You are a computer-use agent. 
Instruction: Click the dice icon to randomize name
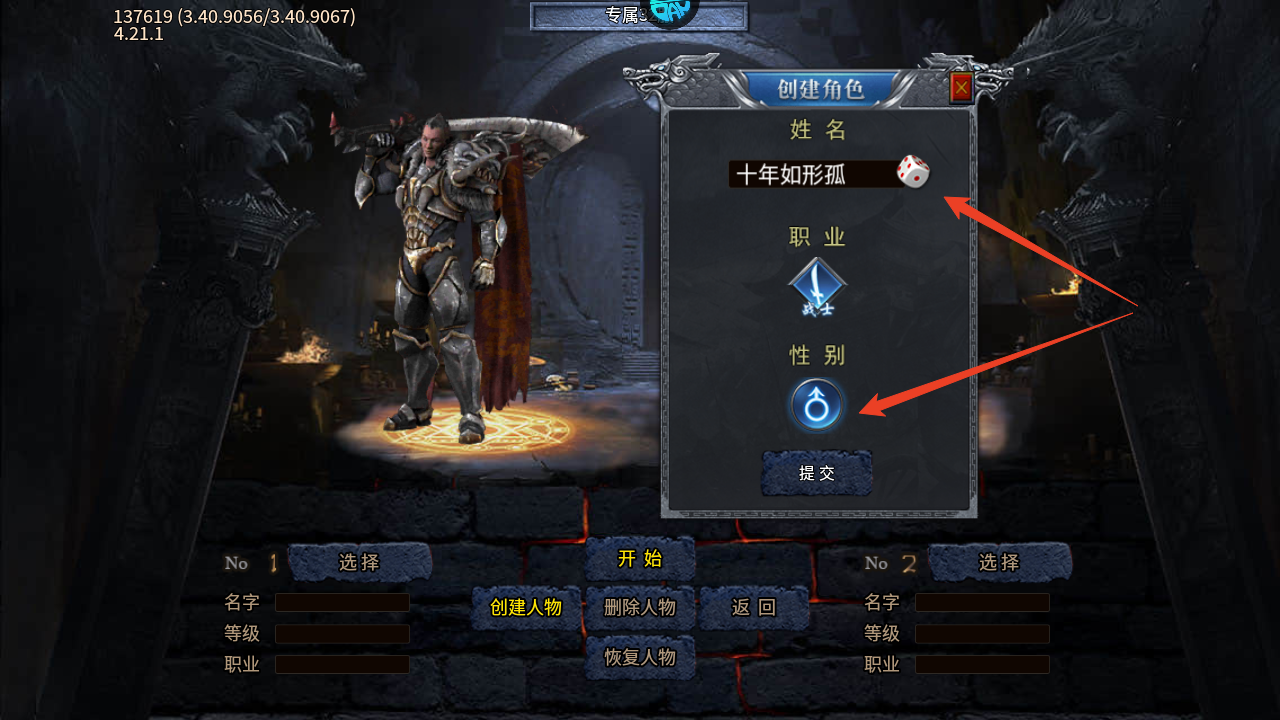pyautogui.click(x=911, y=174)
